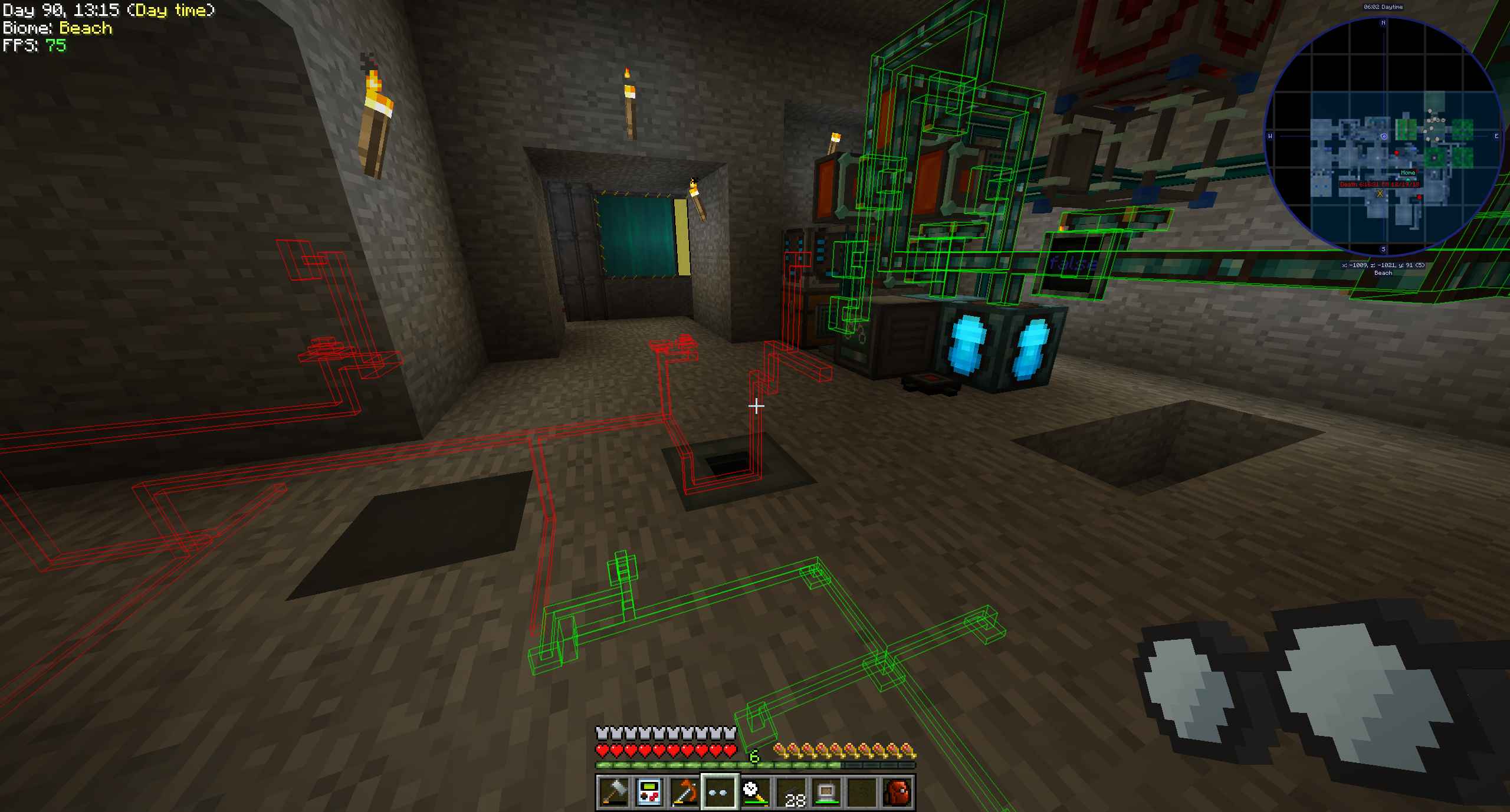
Task: Select the red backpack hotbar slot
Action: [x=897, y=792]
